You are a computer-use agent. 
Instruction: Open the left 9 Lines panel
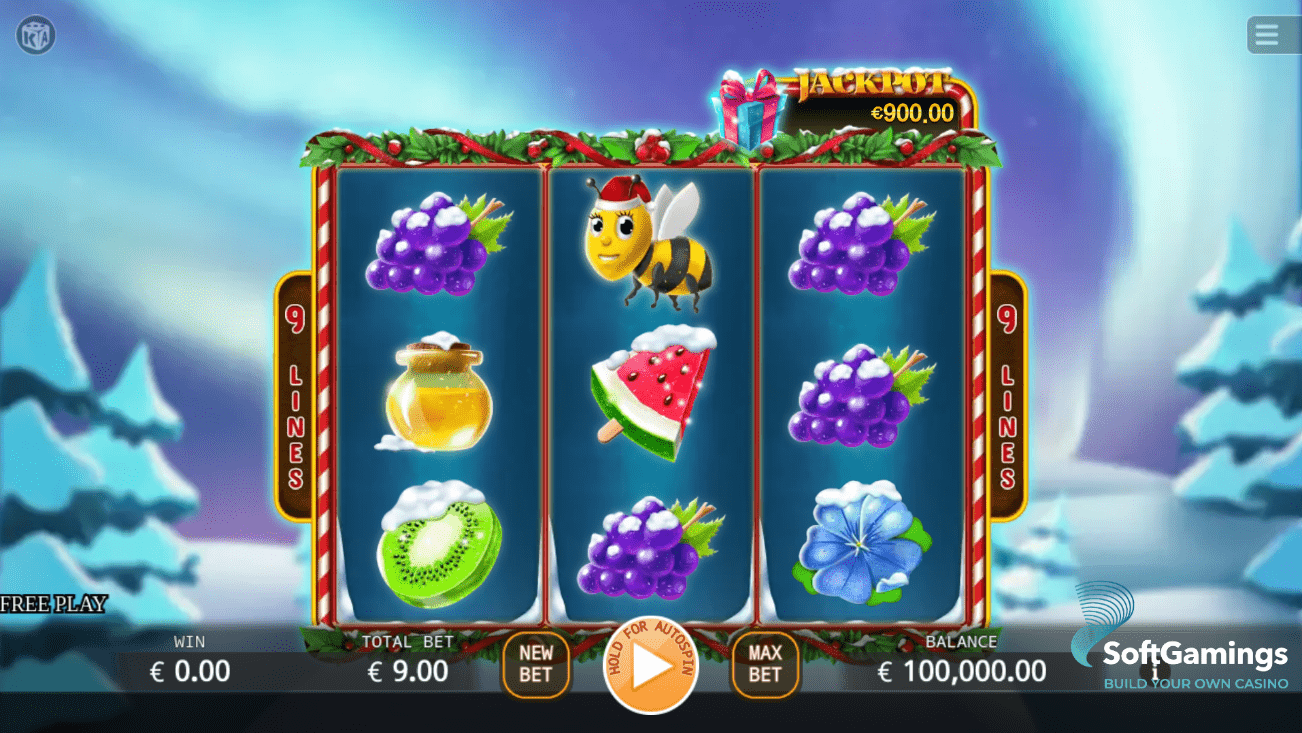(295, 398)
